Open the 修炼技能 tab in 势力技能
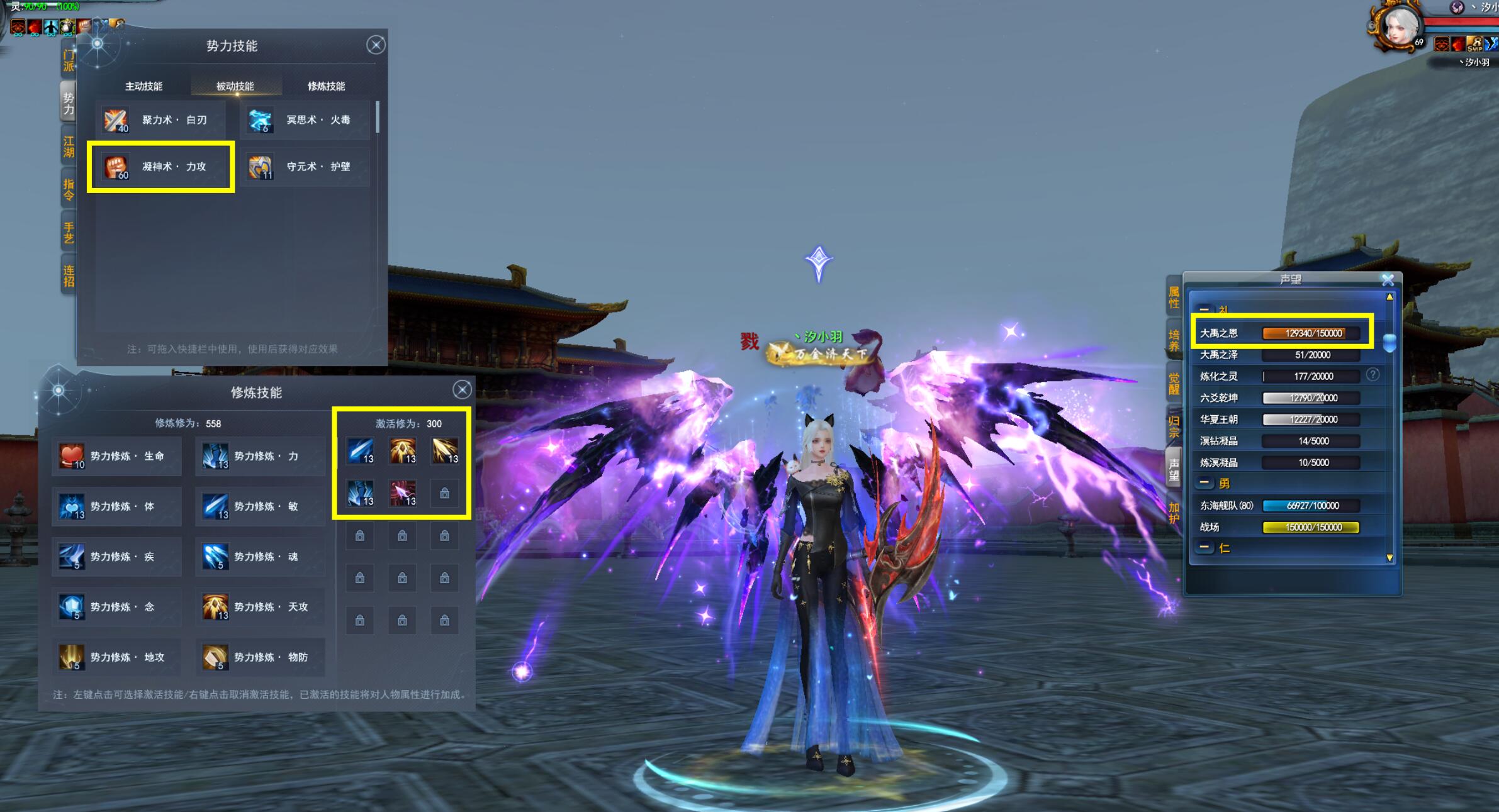Viewport: 1499px width, 812px height. tap(326, 86)
